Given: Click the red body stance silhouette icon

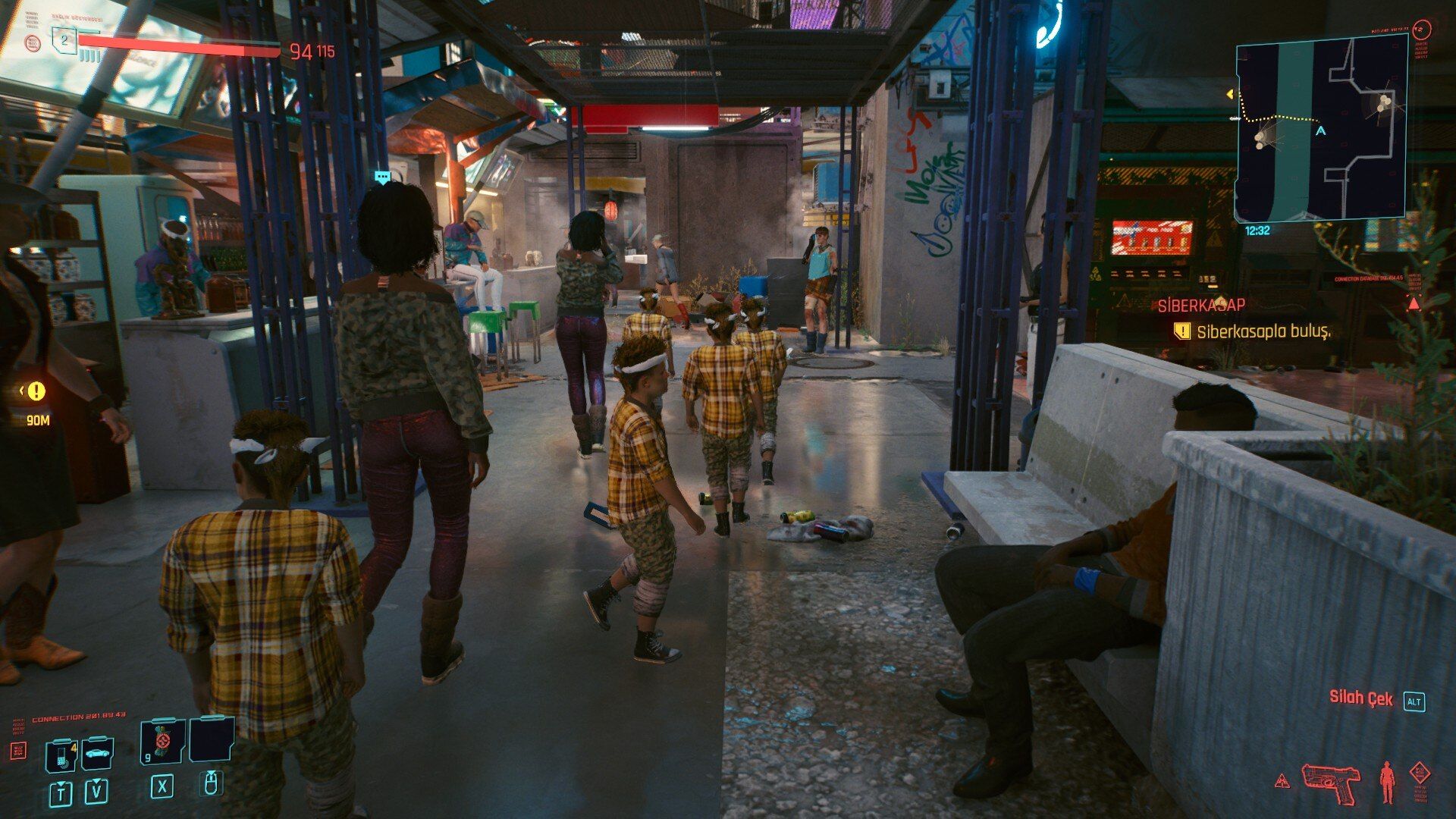Looking at the screenshot, I should [x=1388, y=783].
